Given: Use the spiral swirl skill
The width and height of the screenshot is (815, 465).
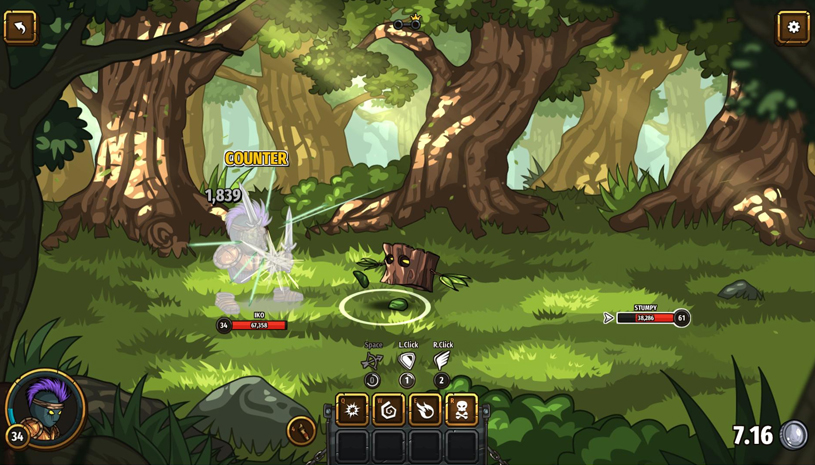Looking at the screenshot, I should tap(388, 410).
